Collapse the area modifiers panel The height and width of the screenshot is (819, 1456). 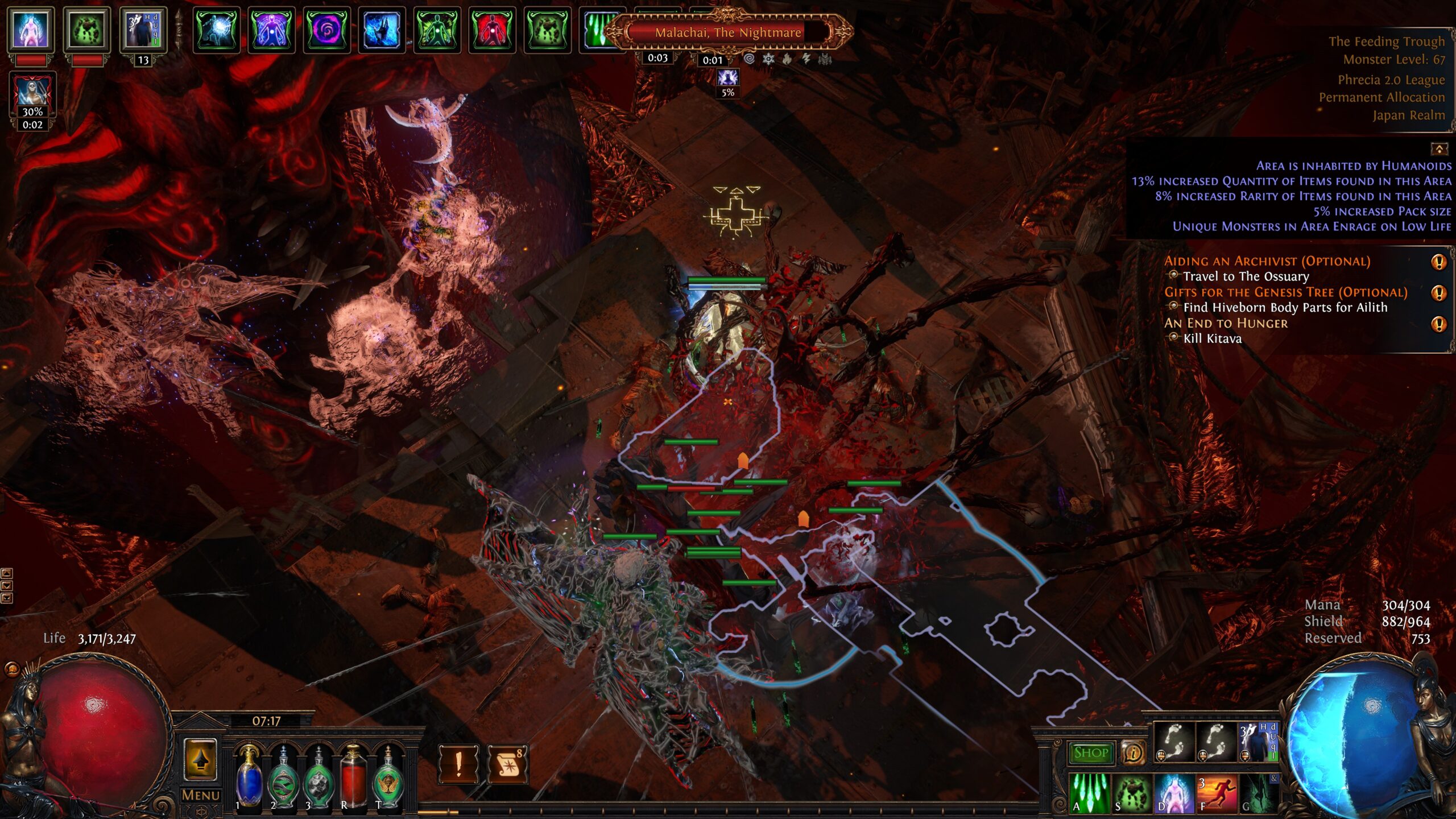pos(1439,149)
